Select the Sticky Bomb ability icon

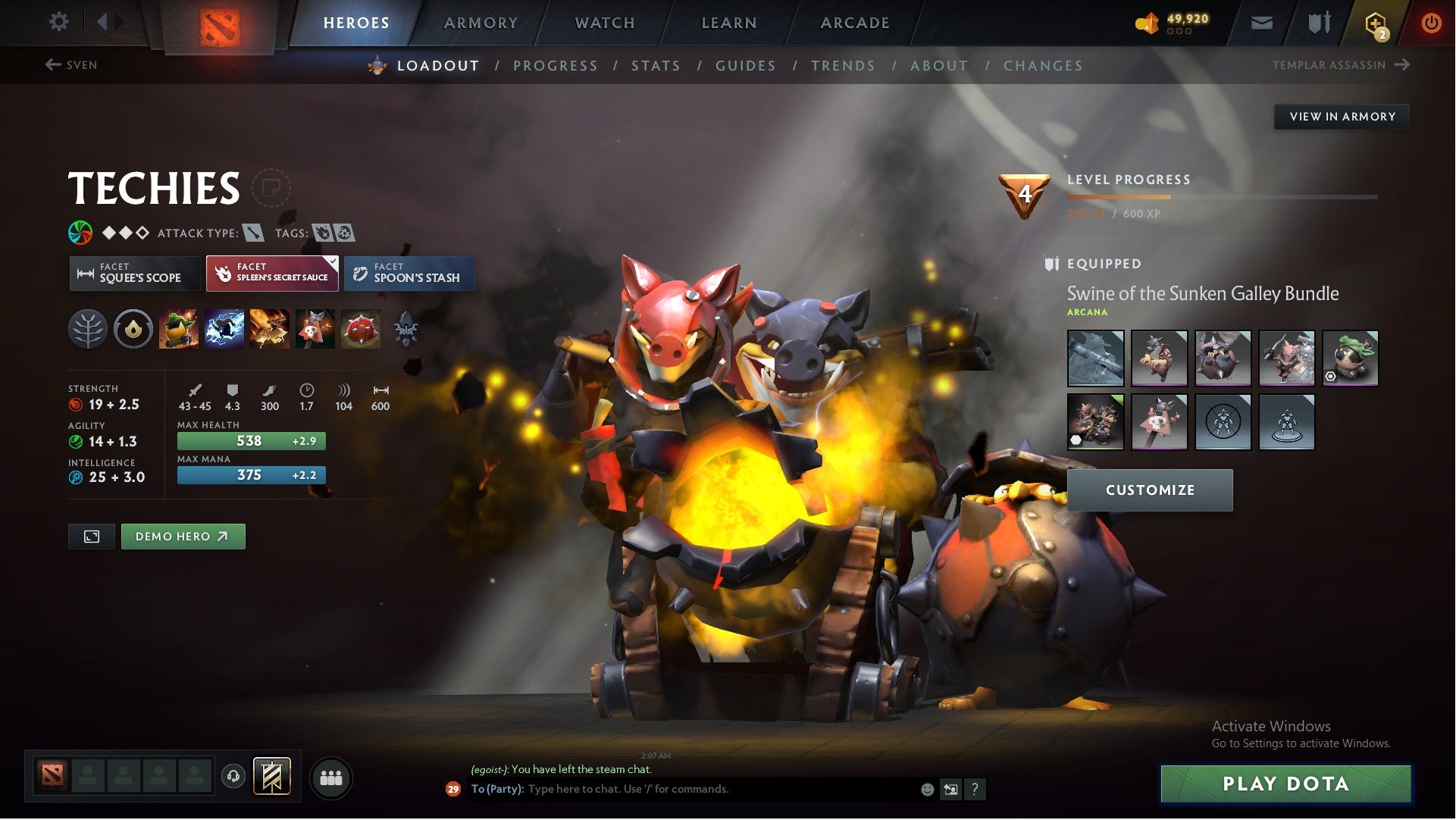pyautogui.click(x=178, y=328)
